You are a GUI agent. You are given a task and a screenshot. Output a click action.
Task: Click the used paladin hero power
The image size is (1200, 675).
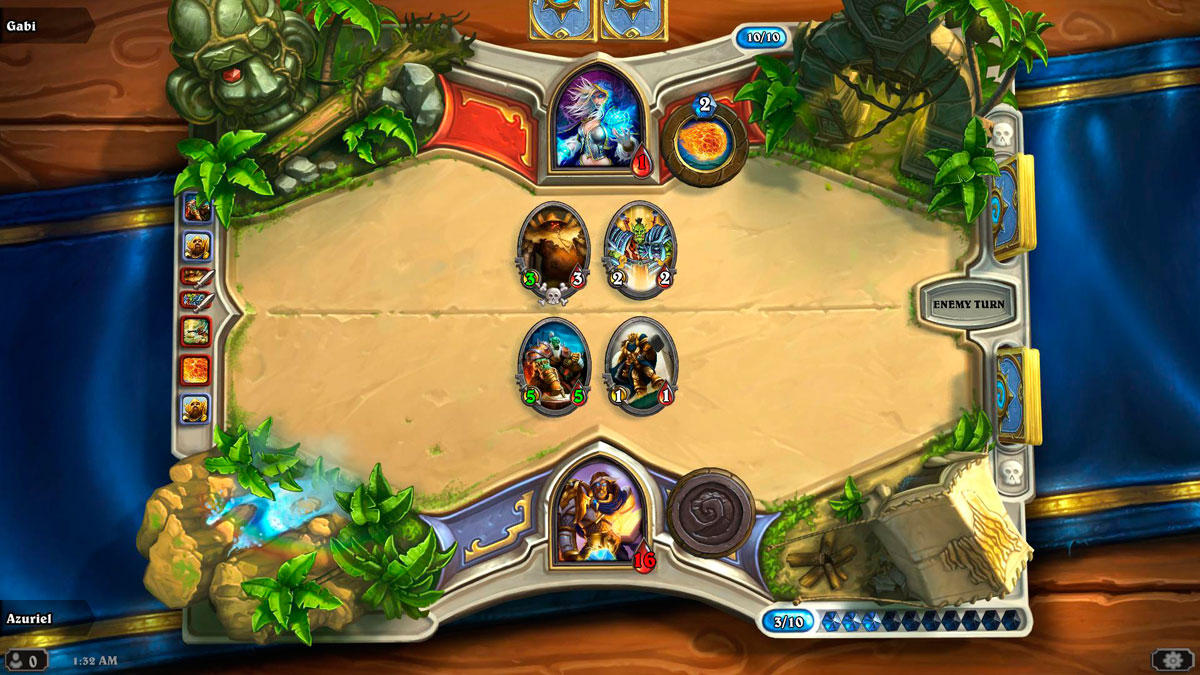click(x=711, y=513)
